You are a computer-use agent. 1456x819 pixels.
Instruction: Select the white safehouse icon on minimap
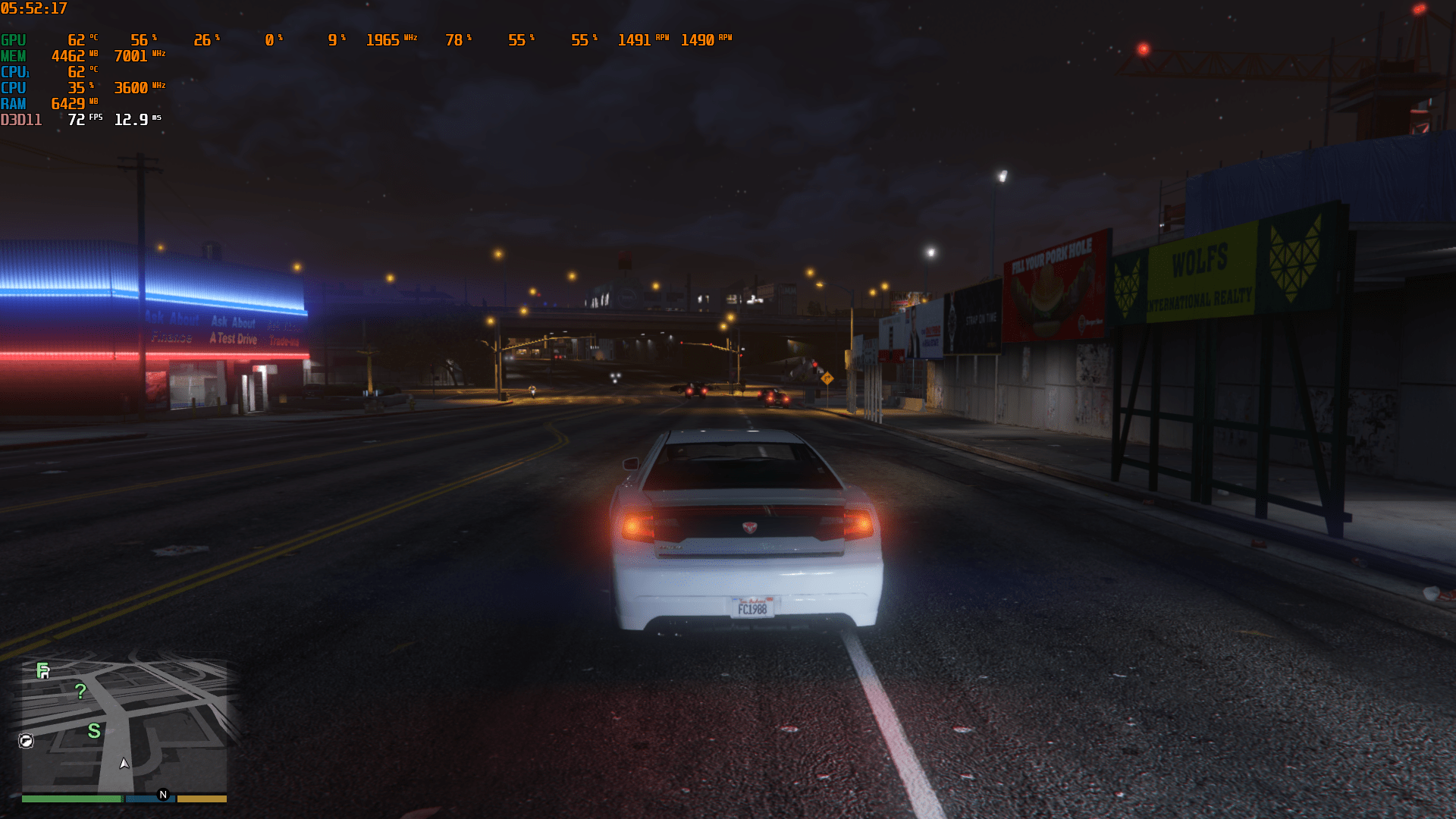click(45, 675)
